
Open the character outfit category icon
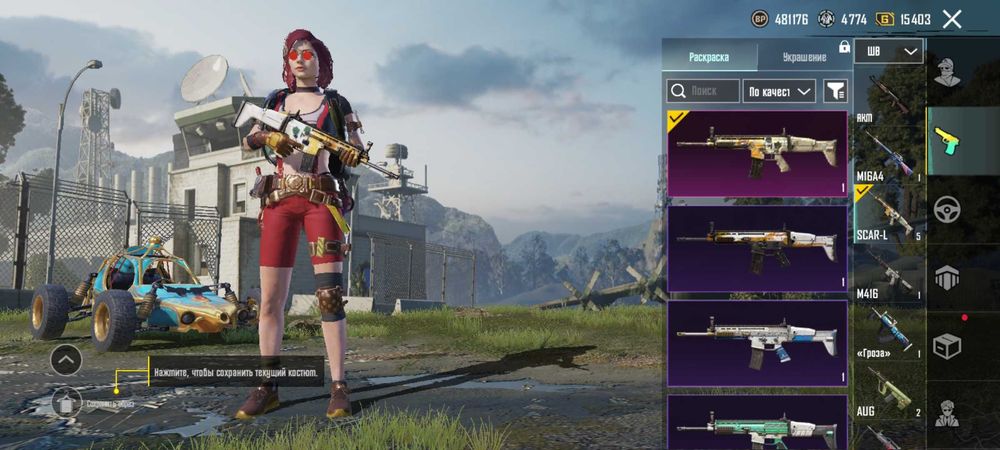[x=946, y=72]
